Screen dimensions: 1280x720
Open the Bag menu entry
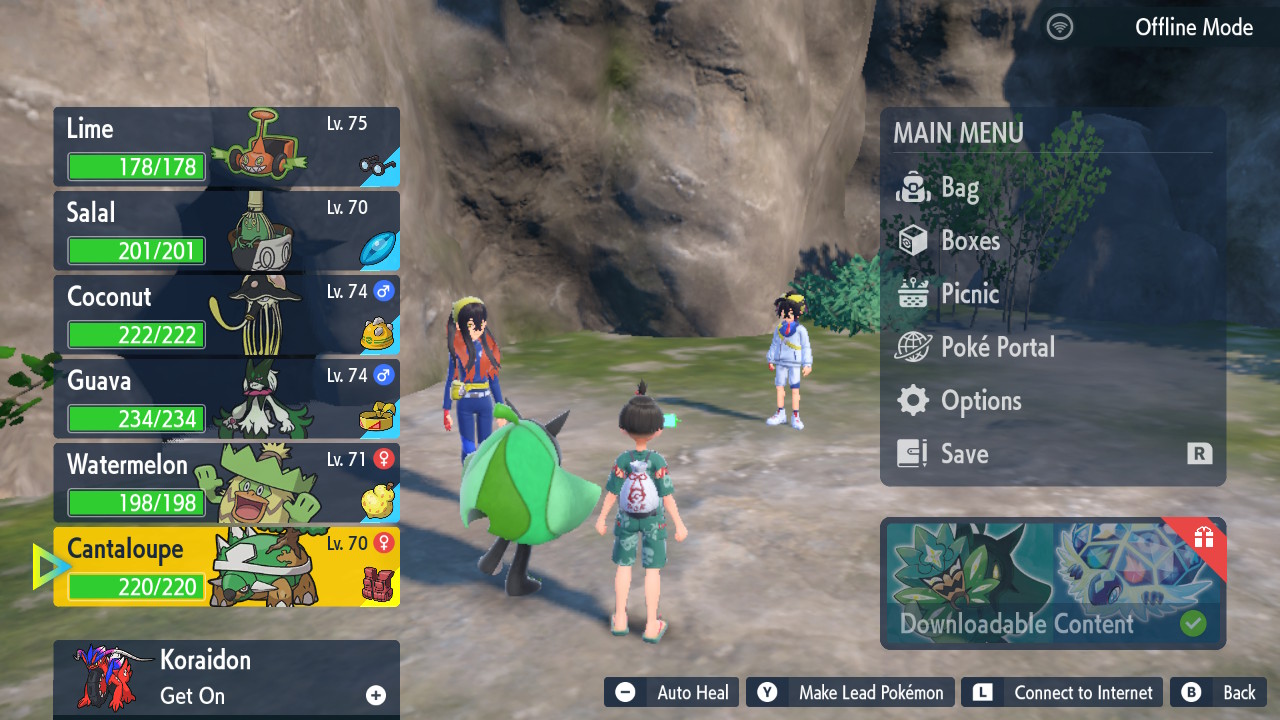[x=960, y=188]
